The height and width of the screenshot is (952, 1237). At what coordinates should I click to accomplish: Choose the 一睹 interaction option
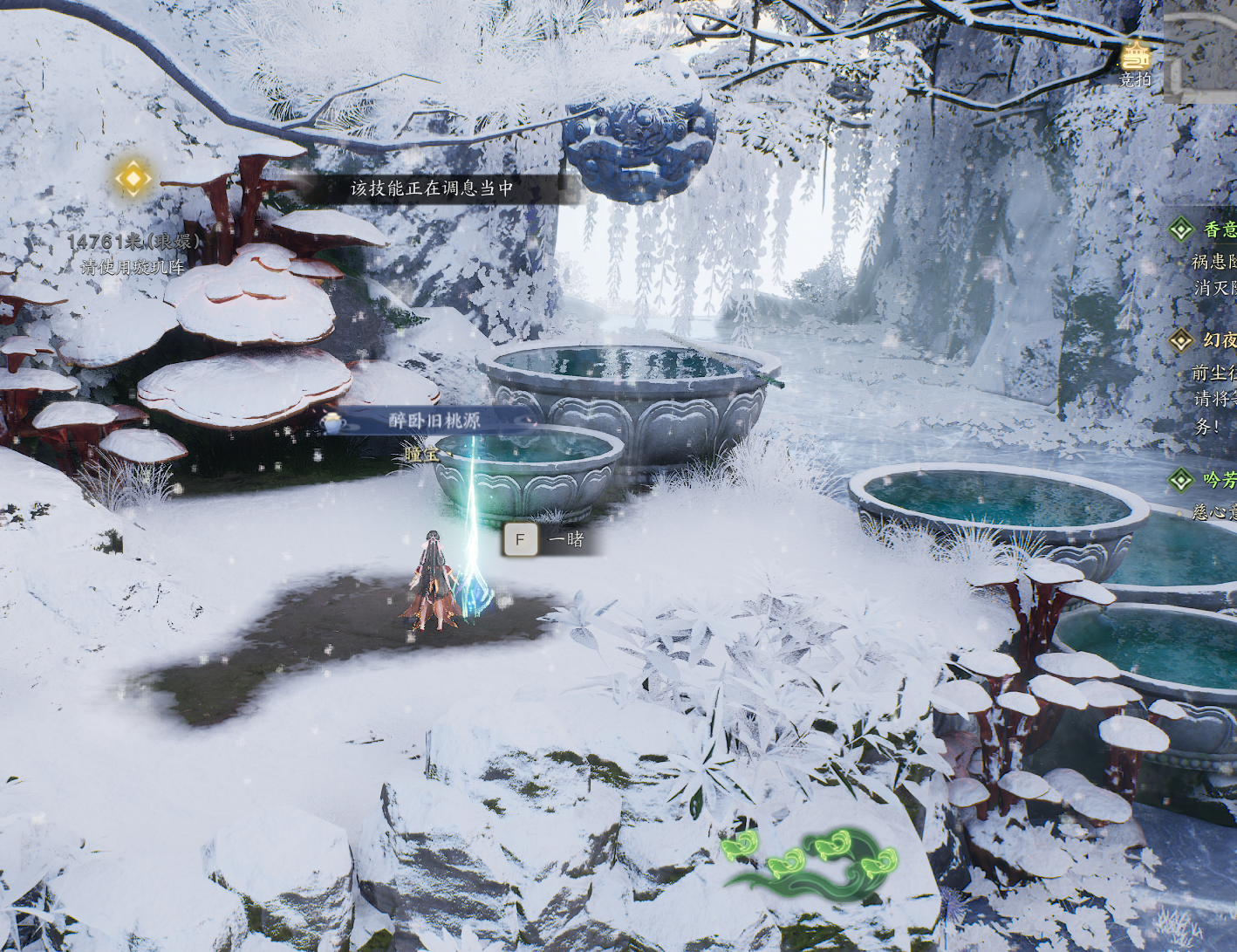551,539
